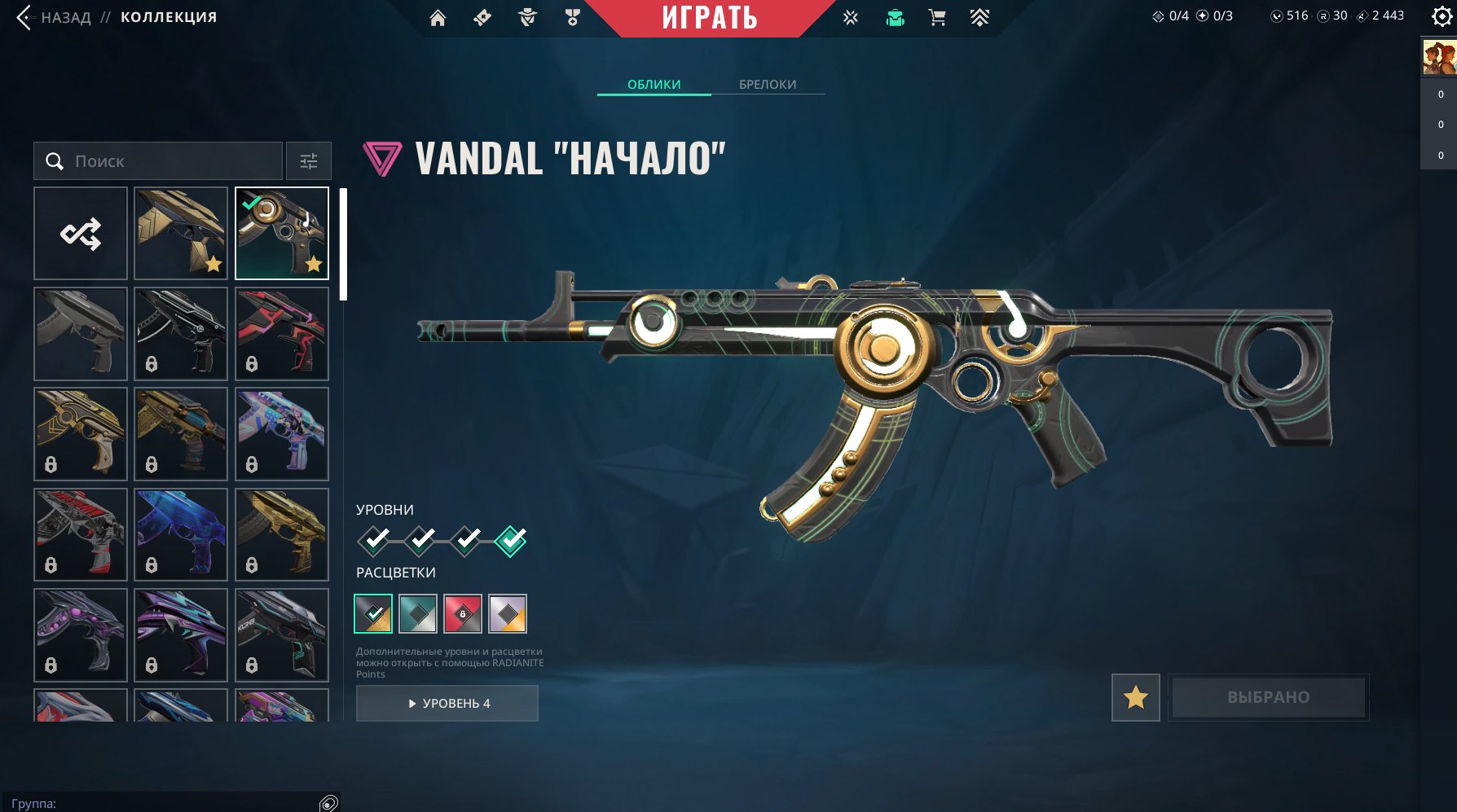Viewport: 1457px width, 812px height.
Task: Open the Premier ranks icon
Action: [980, 16]
